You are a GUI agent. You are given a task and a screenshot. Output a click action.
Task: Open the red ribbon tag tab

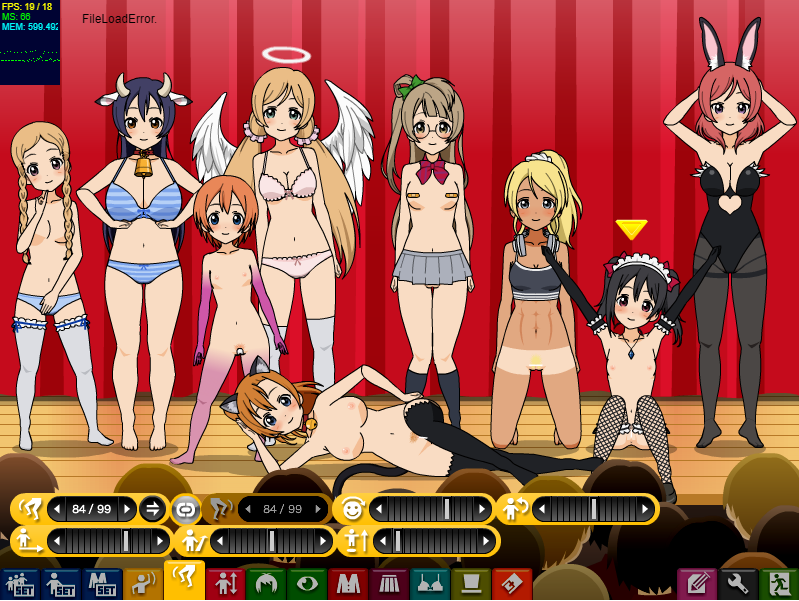point(512,584)
